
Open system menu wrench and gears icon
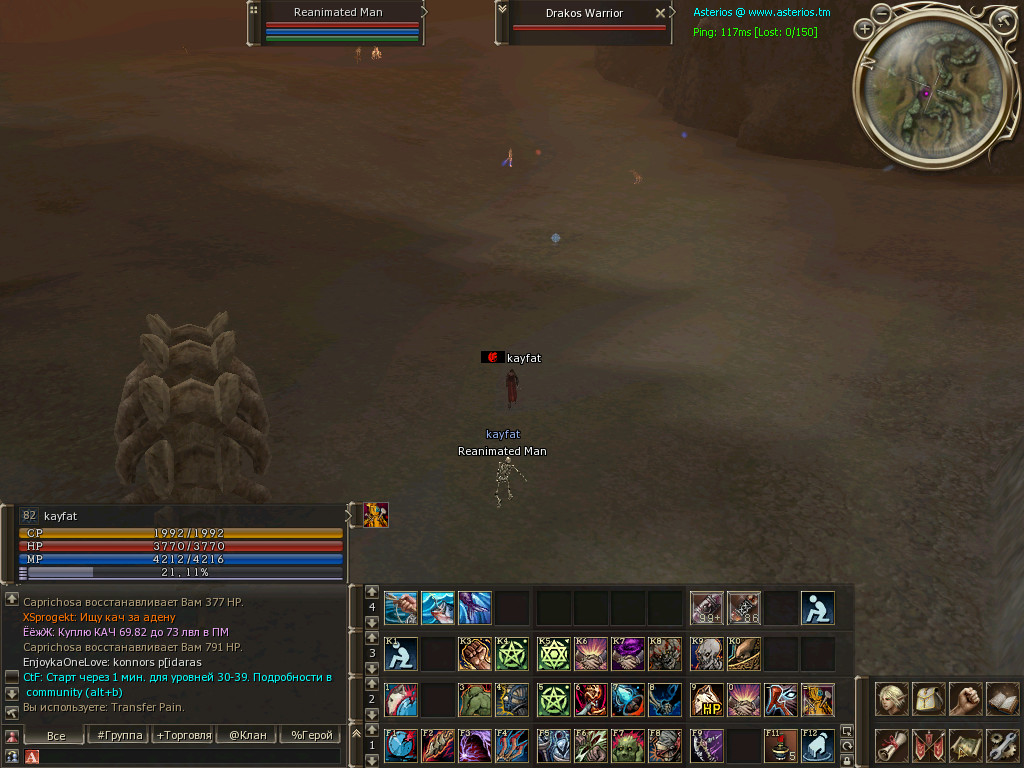pos(1002,745)
